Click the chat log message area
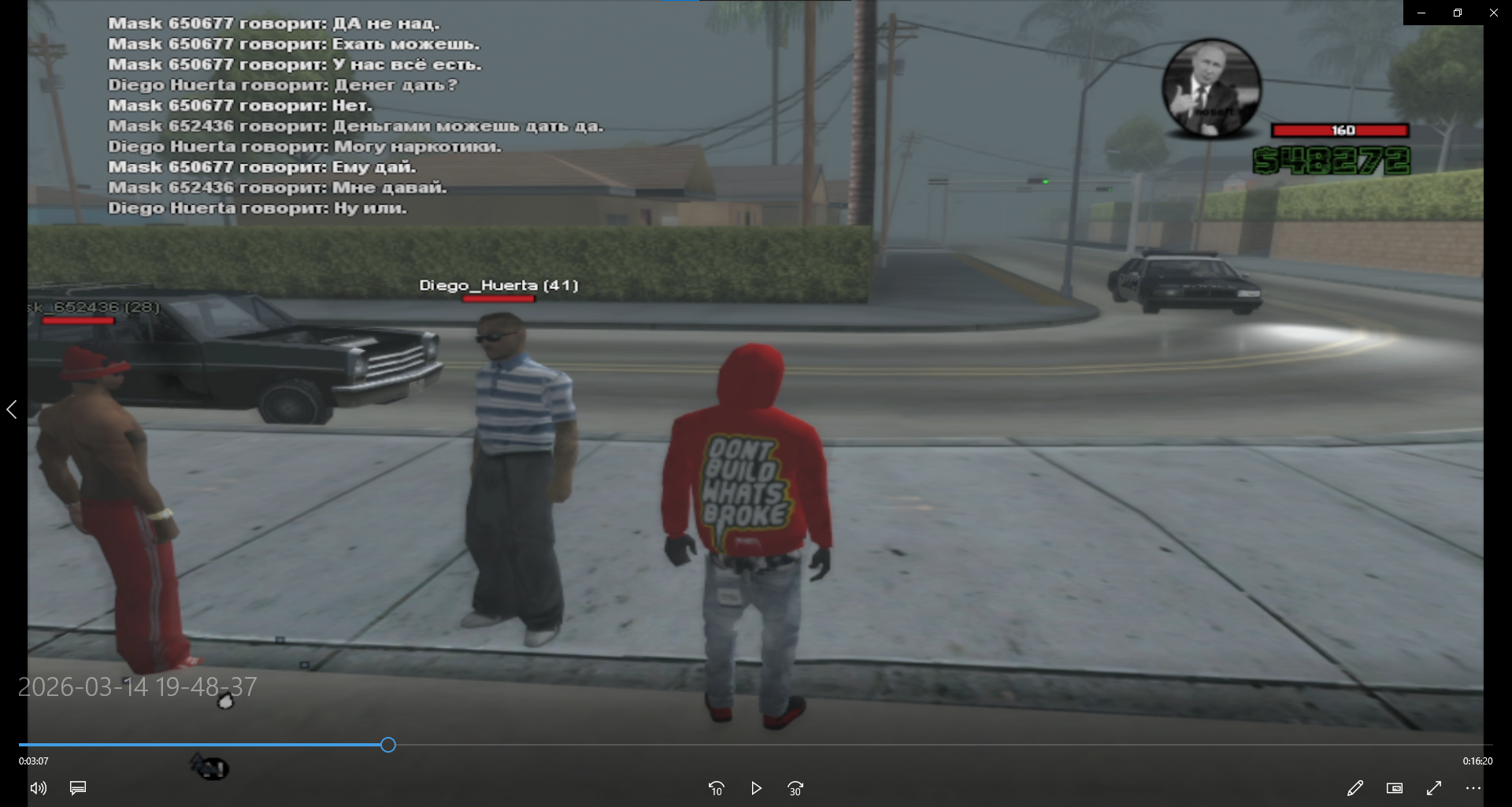Screen dimensions: 1512x807 pyautogui.click(x=354, y=116)
